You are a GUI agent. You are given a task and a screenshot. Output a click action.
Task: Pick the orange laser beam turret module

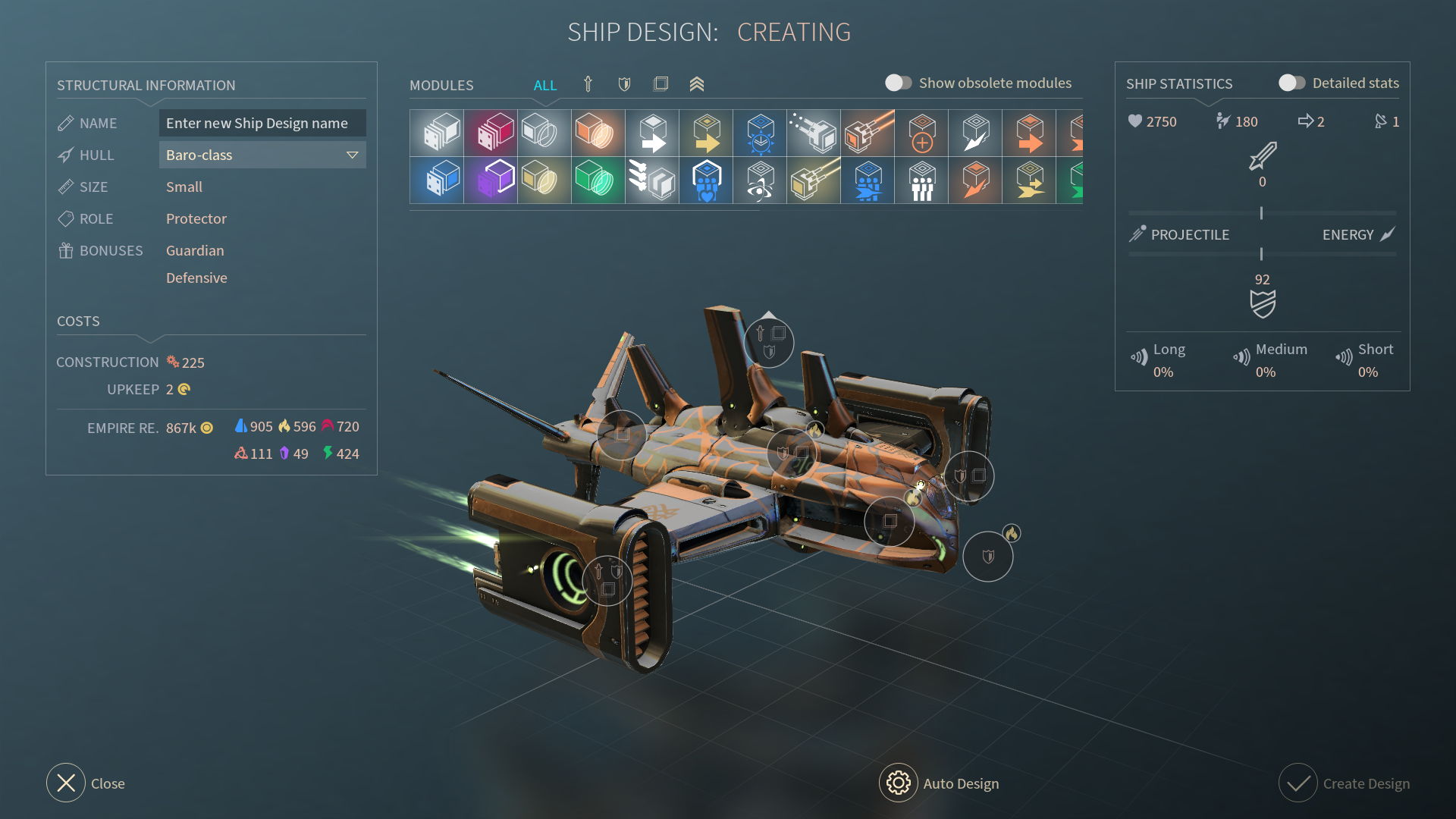[x=868, y=133]
